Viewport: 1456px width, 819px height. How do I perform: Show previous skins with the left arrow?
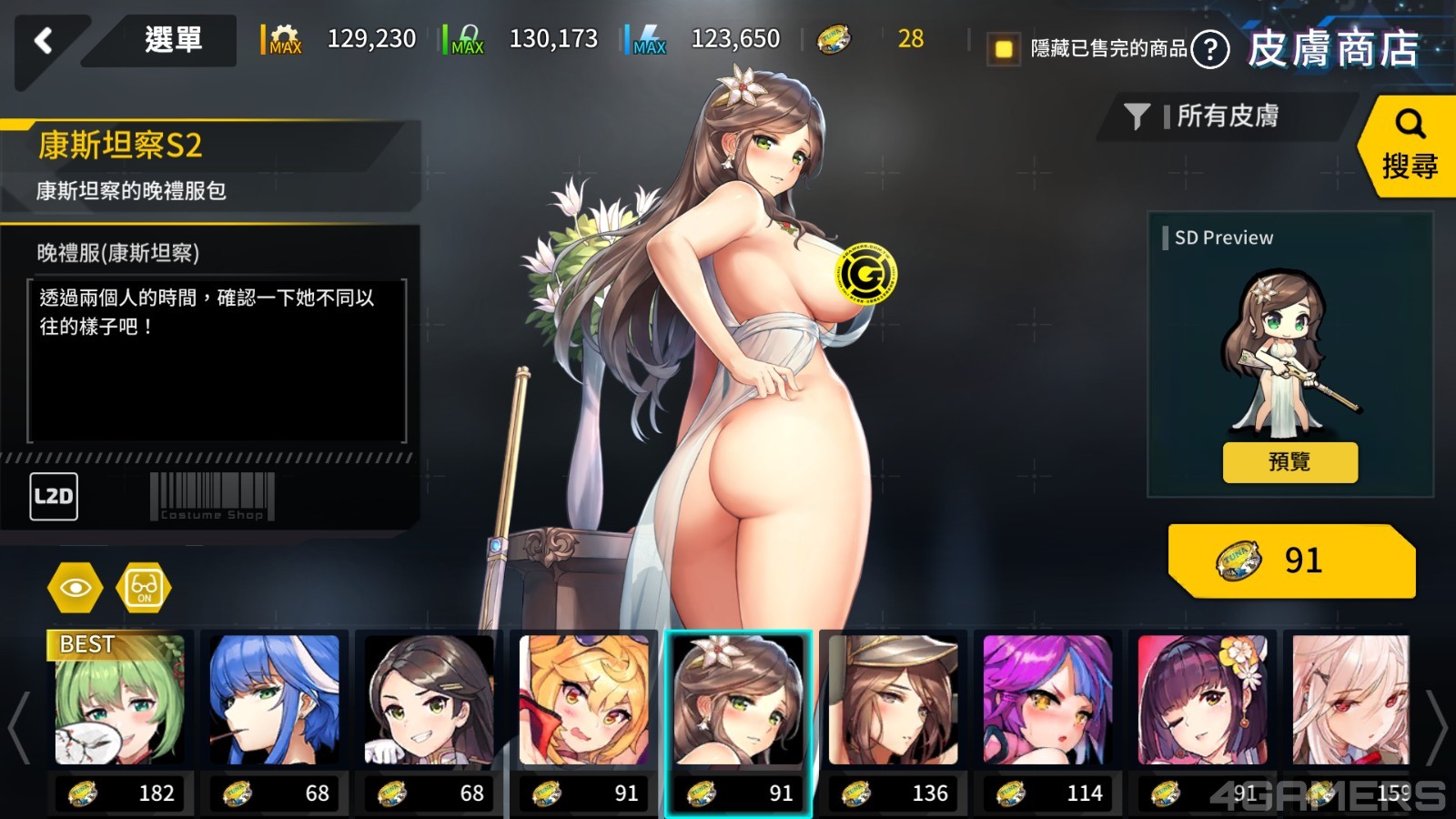(19, 726)
